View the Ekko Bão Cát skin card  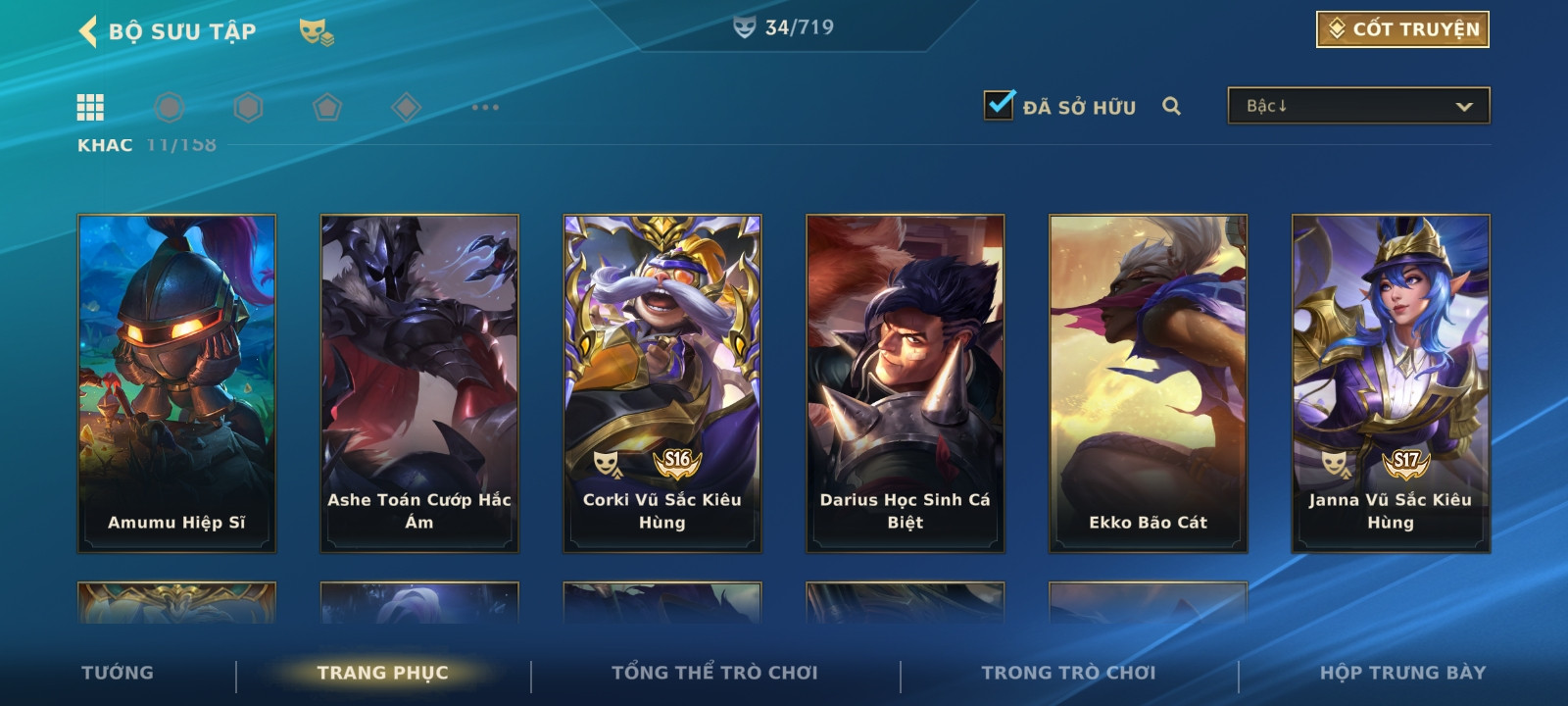pos(1148,383)
